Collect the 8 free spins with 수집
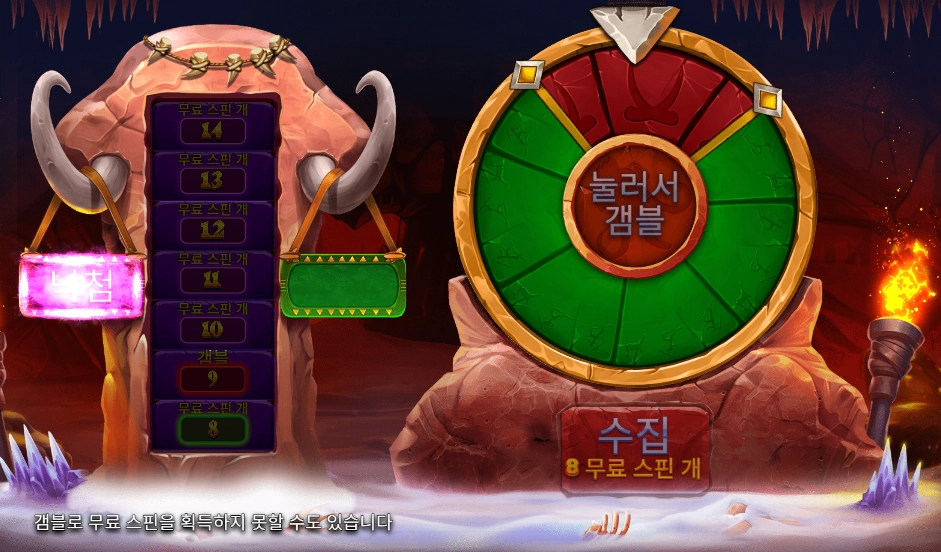 tap(636, 446)
